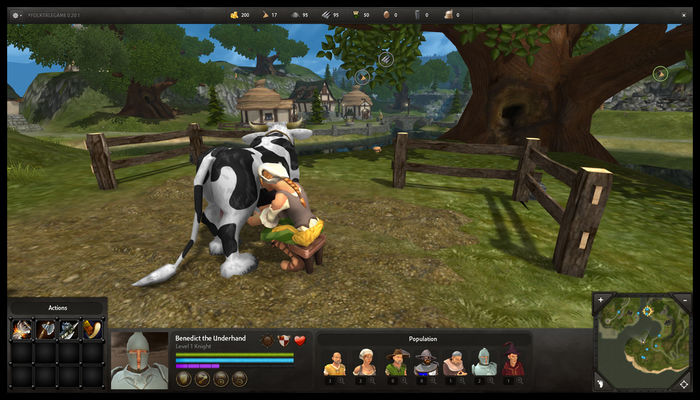
Task: Select the helmeted knight in the Population panel
Action: pos(483,363)
